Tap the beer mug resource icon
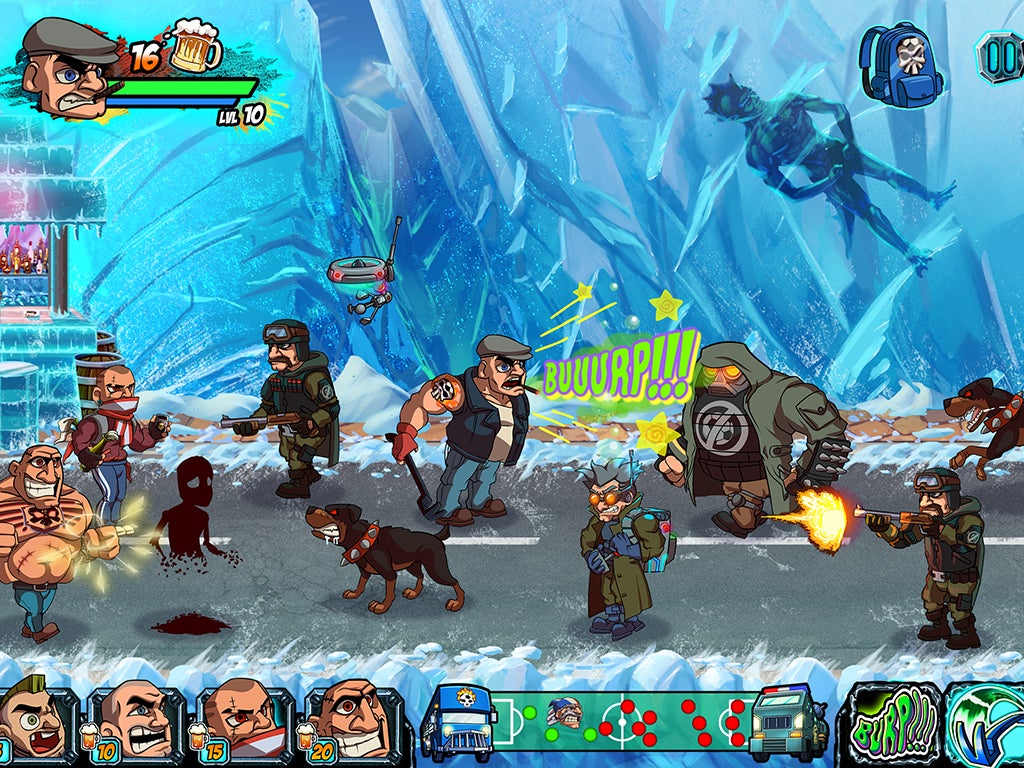This screenshot has width=1024, height=768. (195, 48)
